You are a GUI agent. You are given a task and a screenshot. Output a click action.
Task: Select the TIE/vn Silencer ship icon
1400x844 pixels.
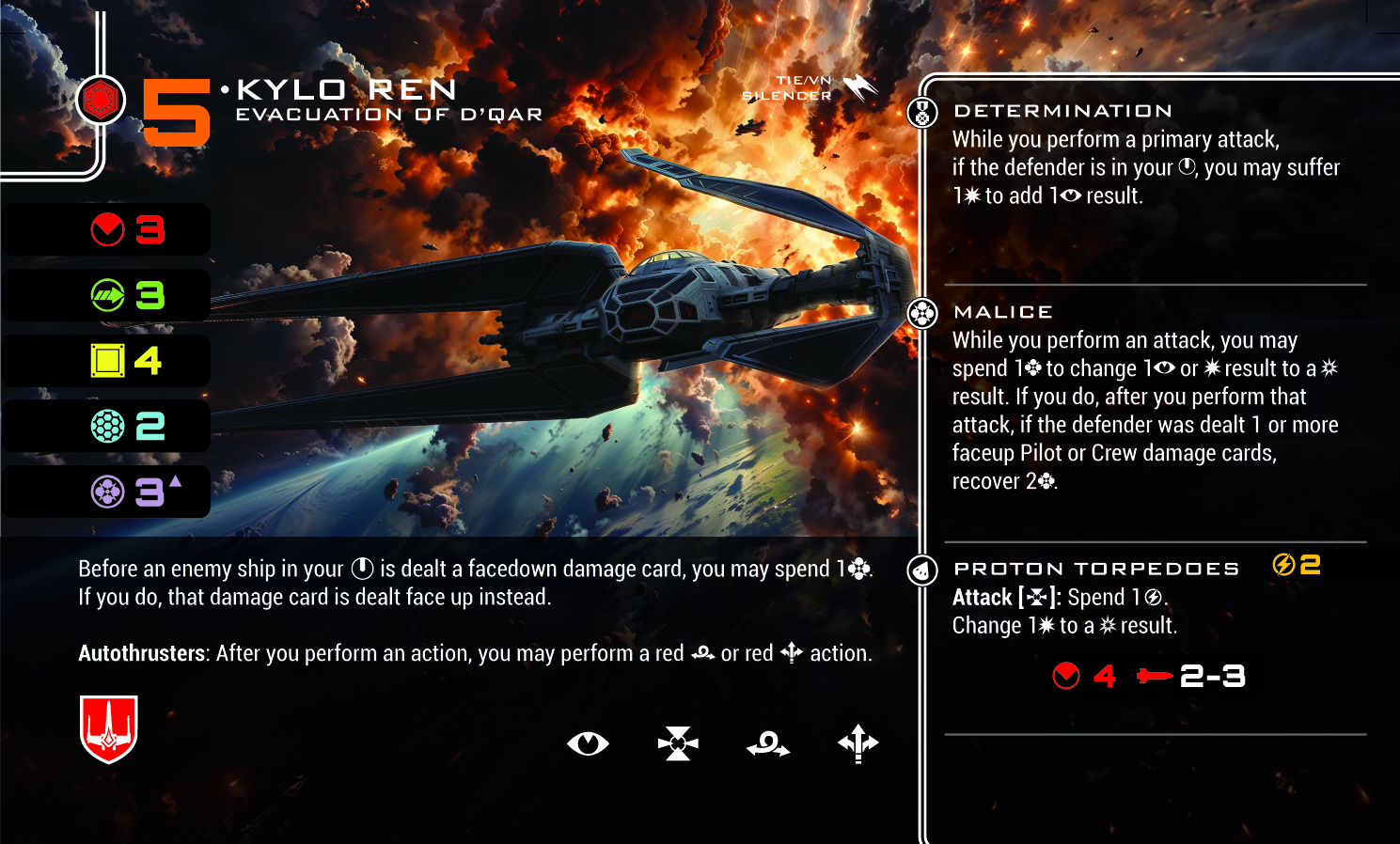click(x=859, y=87)
